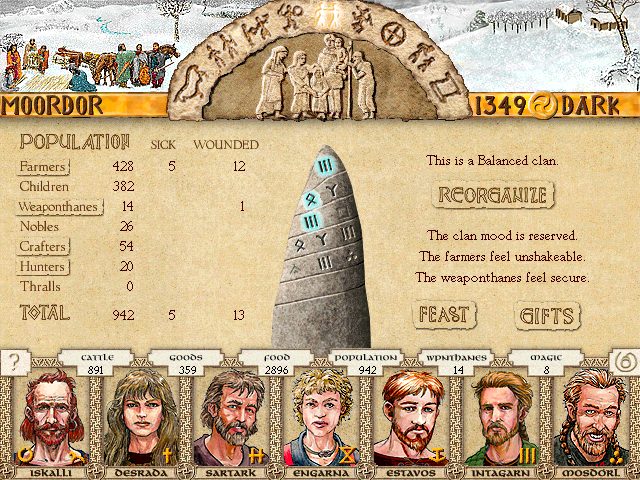This screenshot has height=480, width=640.
Task: Choose the Hunters population row
Action: coord(43,267)
